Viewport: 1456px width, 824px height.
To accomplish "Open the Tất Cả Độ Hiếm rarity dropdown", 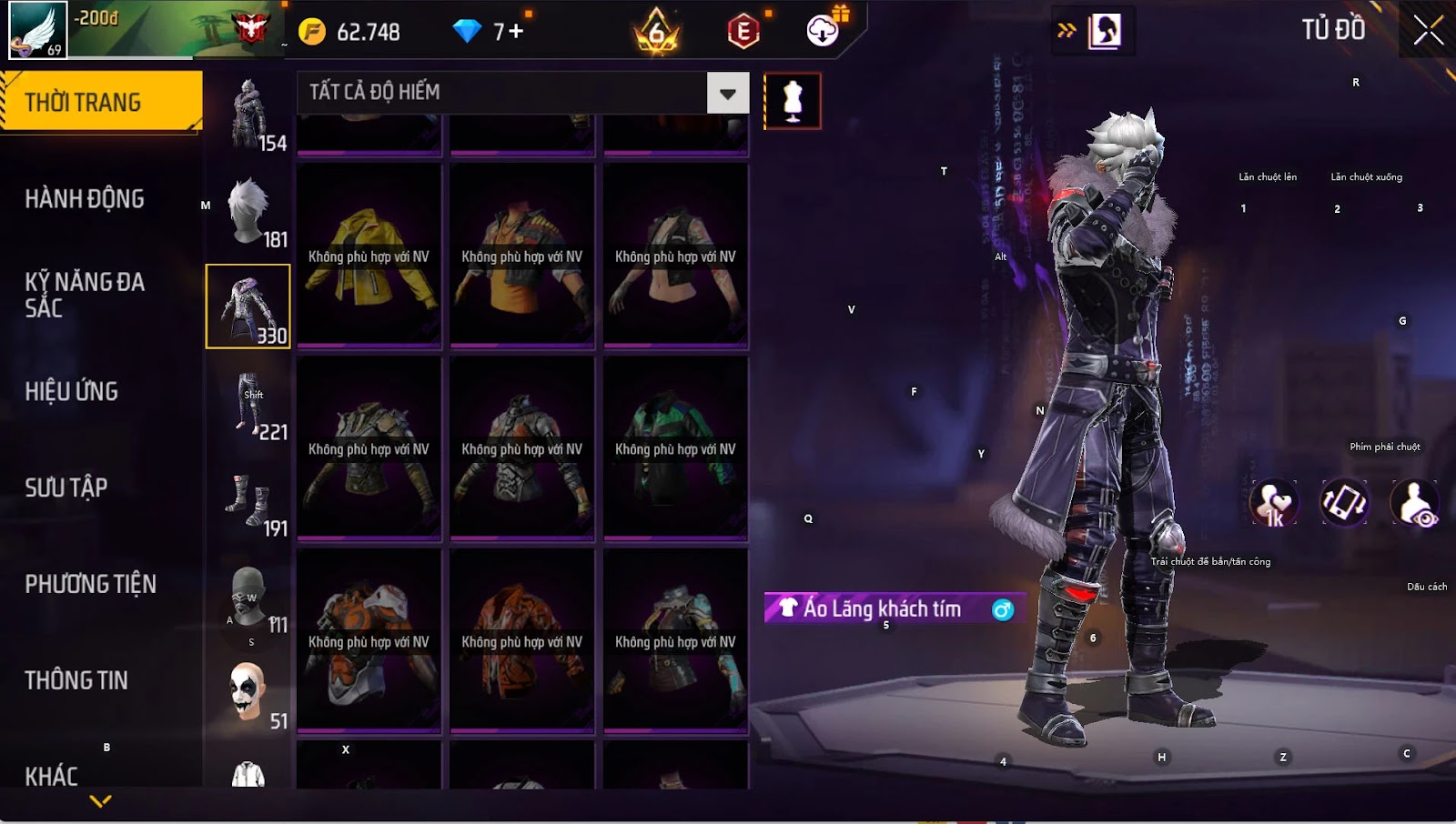I will coord(727,93).
